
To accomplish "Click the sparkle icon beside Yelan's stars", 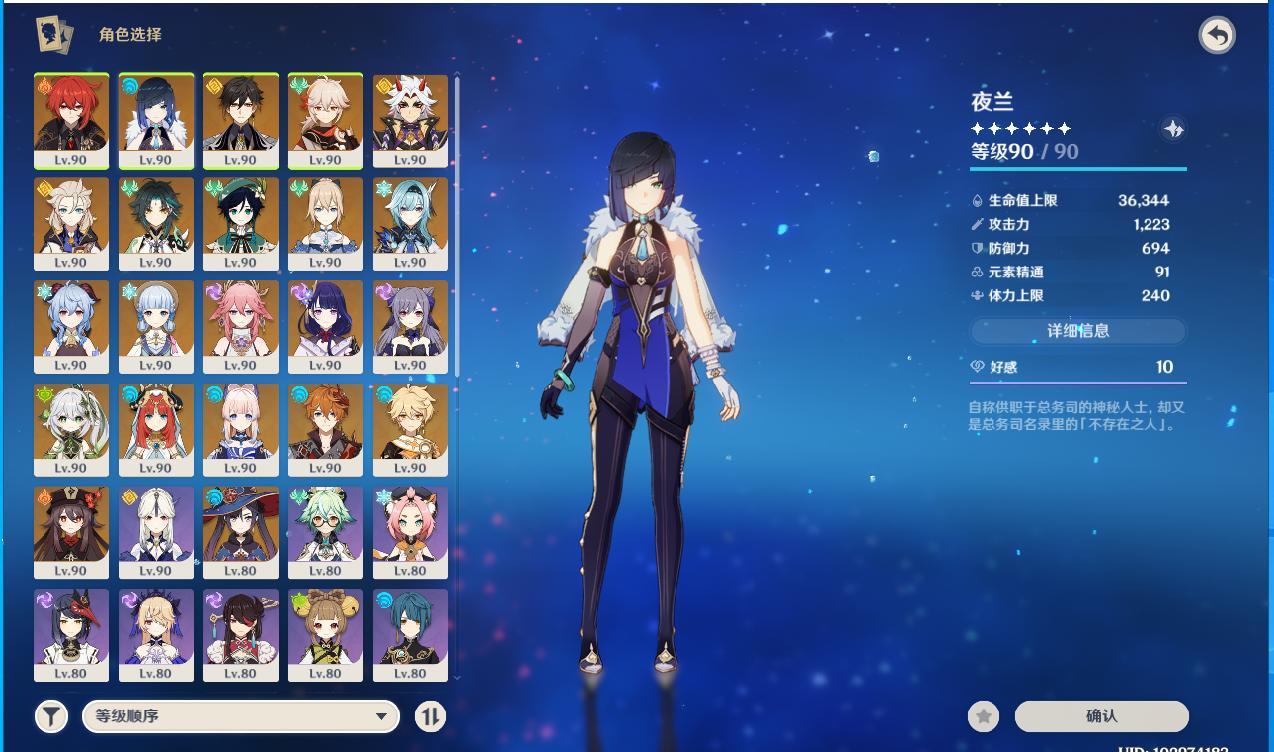I will click(1173, 129).
